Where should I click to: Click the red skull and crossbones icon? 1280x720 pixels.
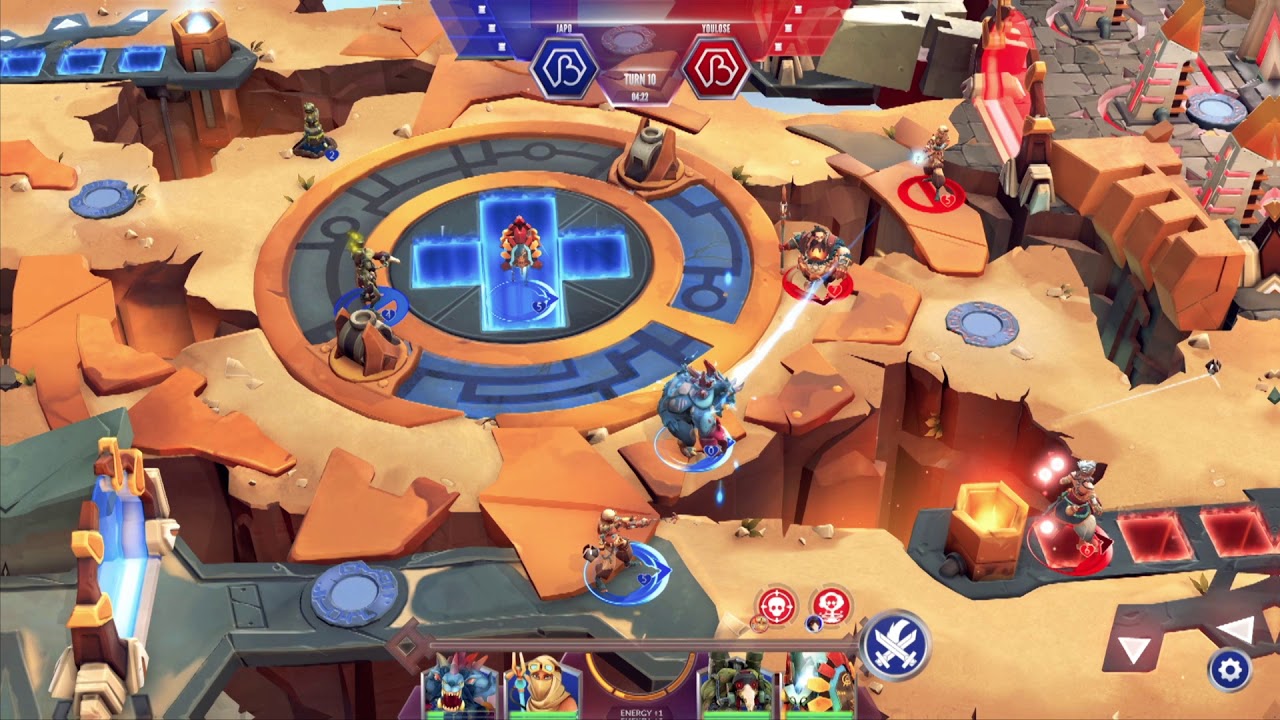click(830, 605)
